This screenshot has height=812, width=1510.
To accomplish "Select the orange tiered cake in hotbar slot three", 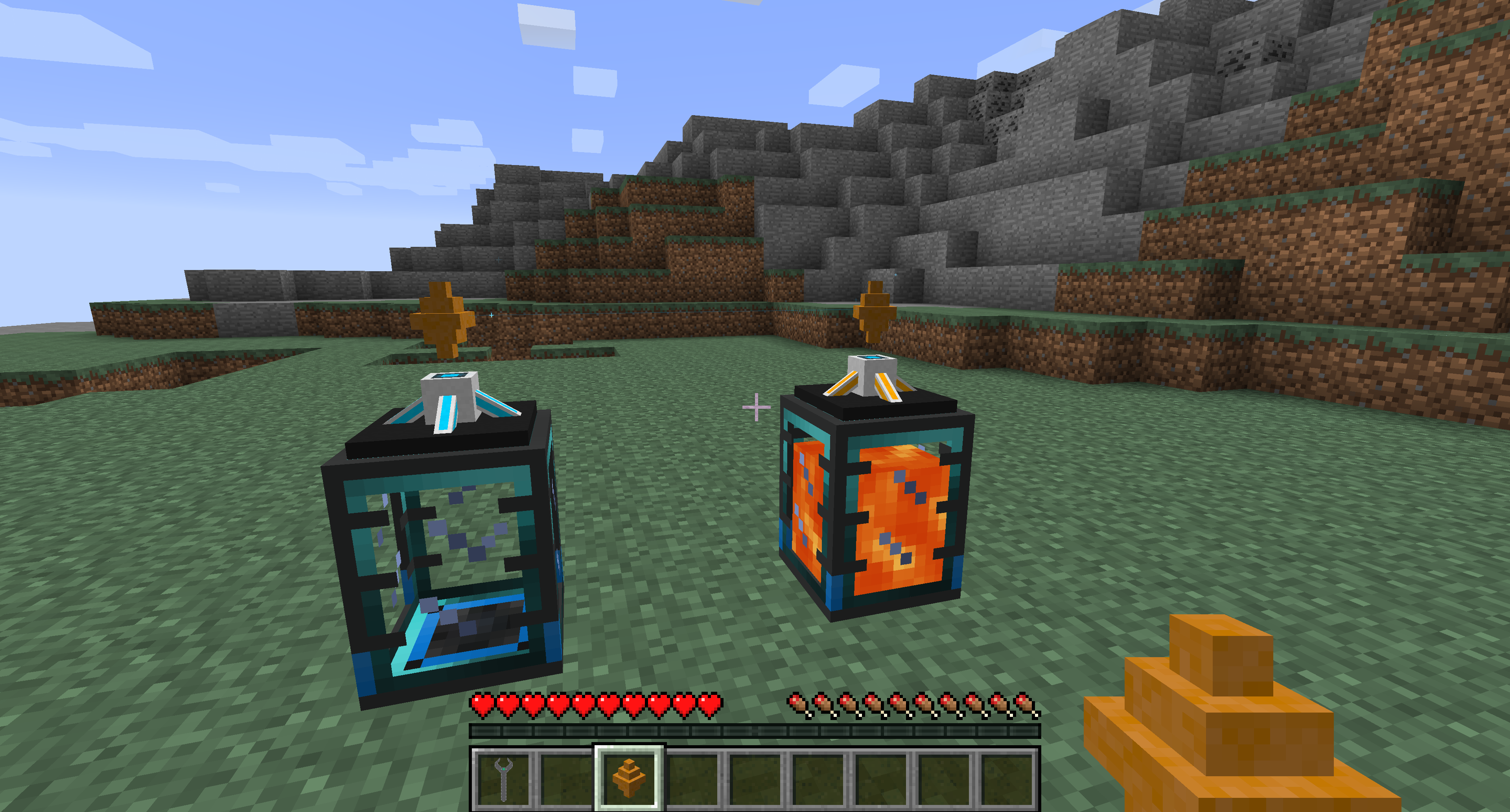I will coord(629,779).
